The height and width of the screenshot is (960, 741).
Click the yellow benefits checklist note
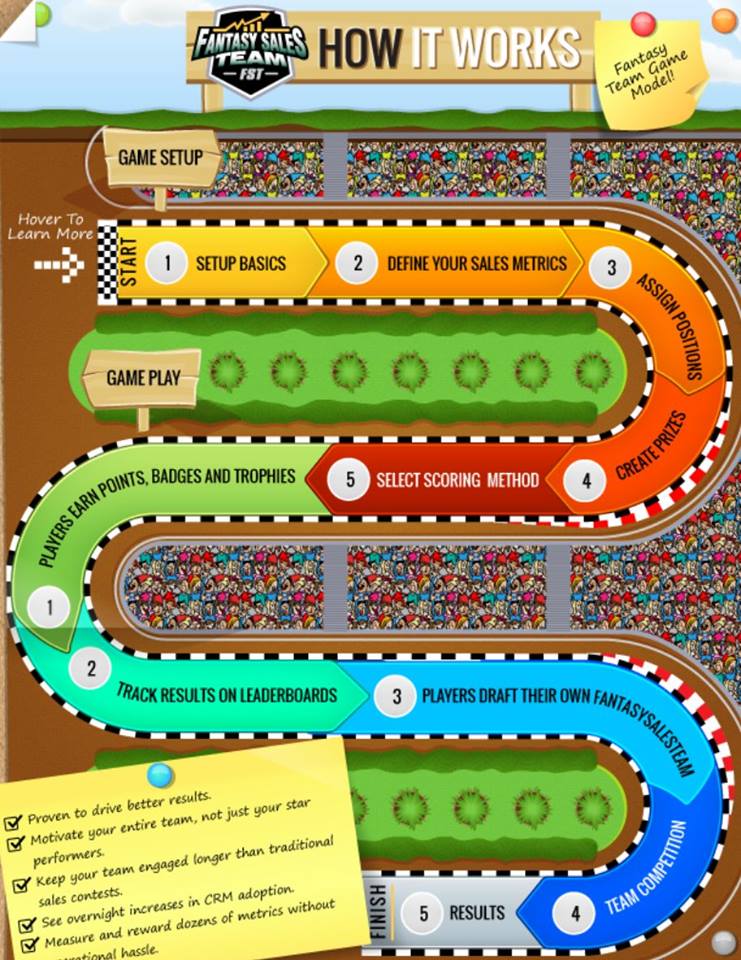coord(175,860)
